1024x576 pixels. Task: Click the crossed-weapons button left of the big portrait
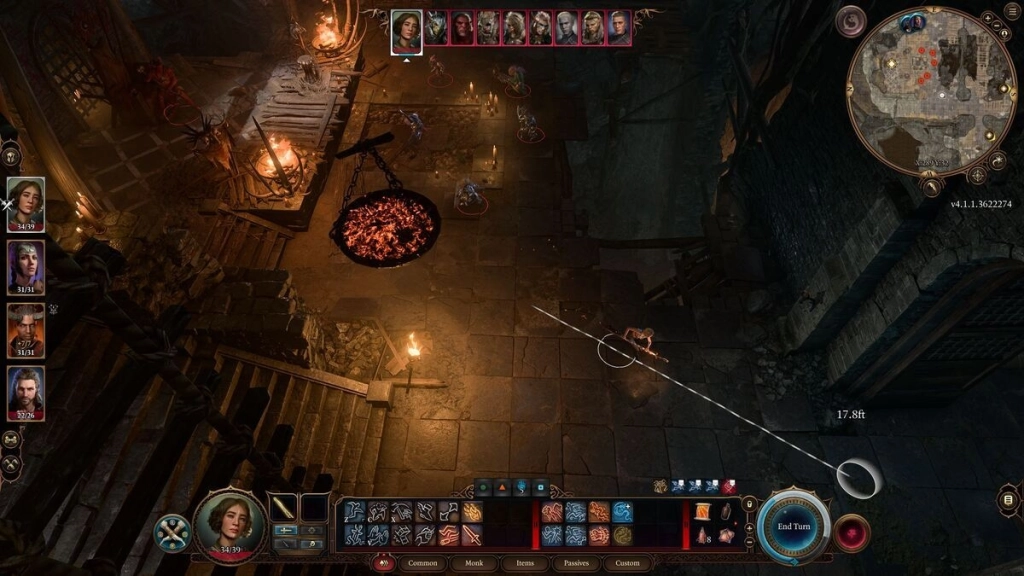point(172,532)
